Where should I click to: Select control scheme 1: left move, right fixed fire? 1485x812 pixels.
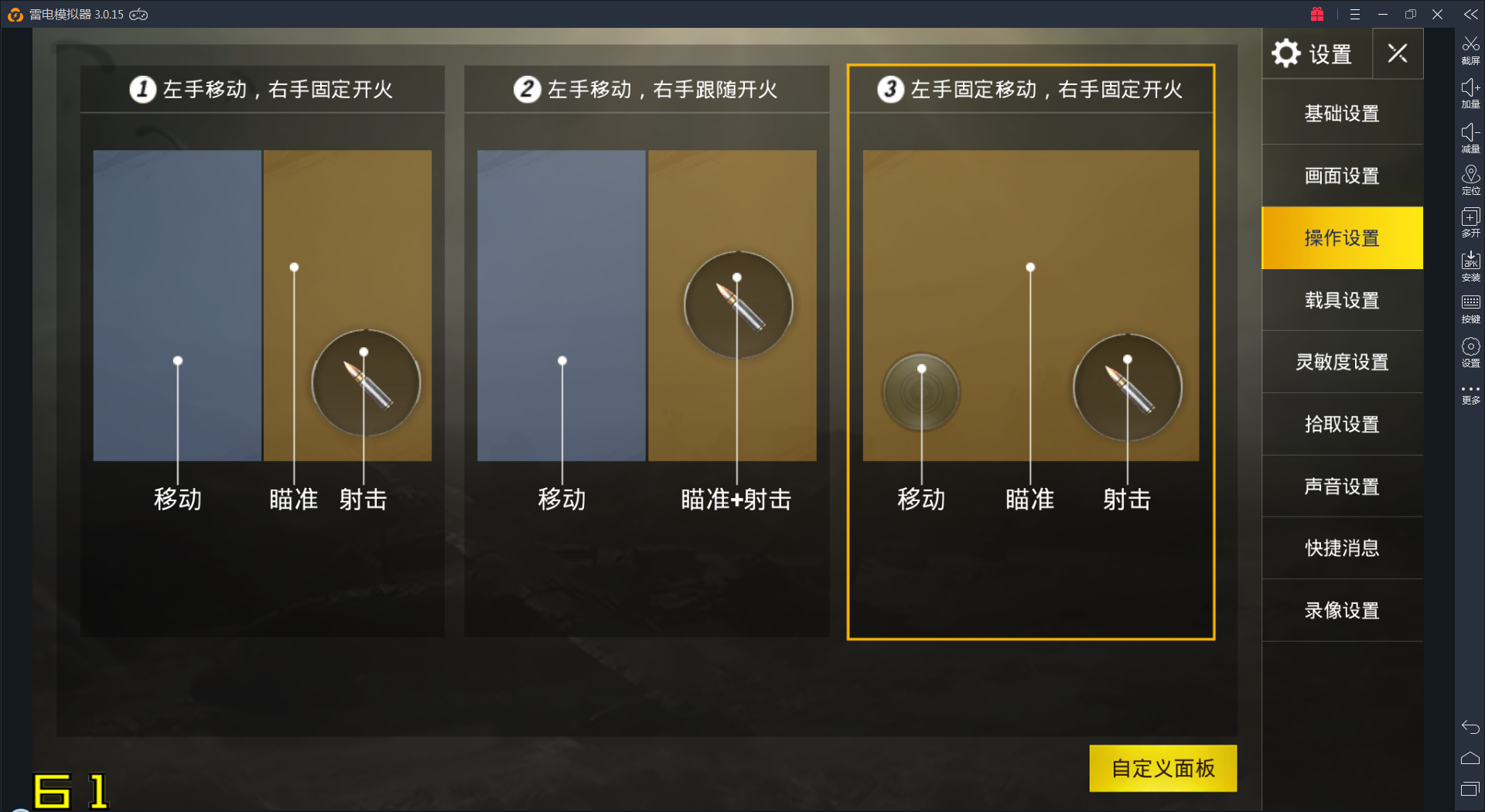(x=262, y=309)
